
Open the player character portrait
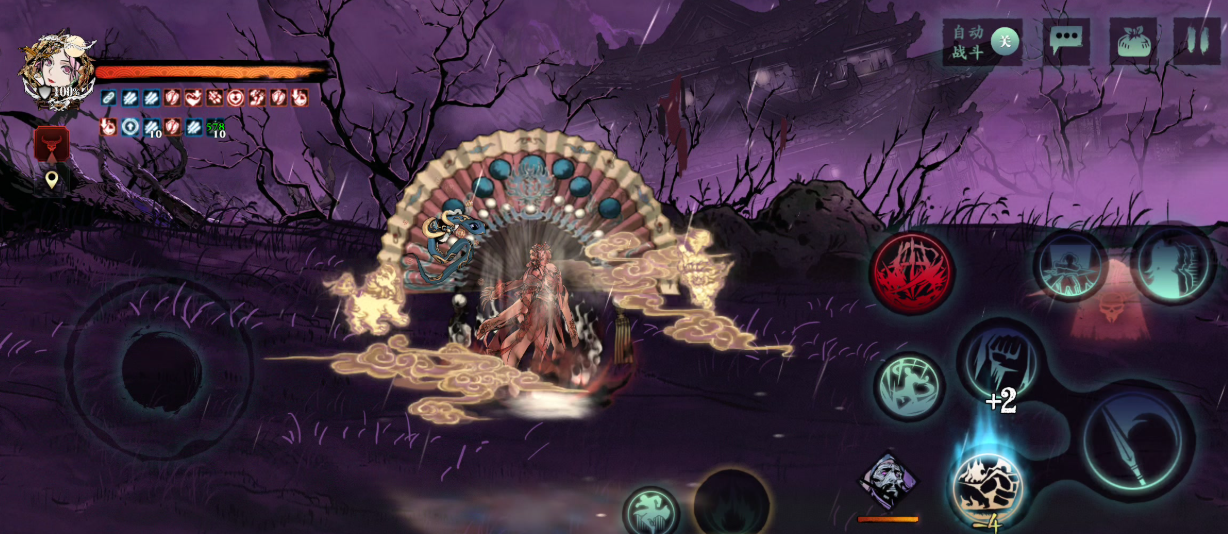click(57, 70)
